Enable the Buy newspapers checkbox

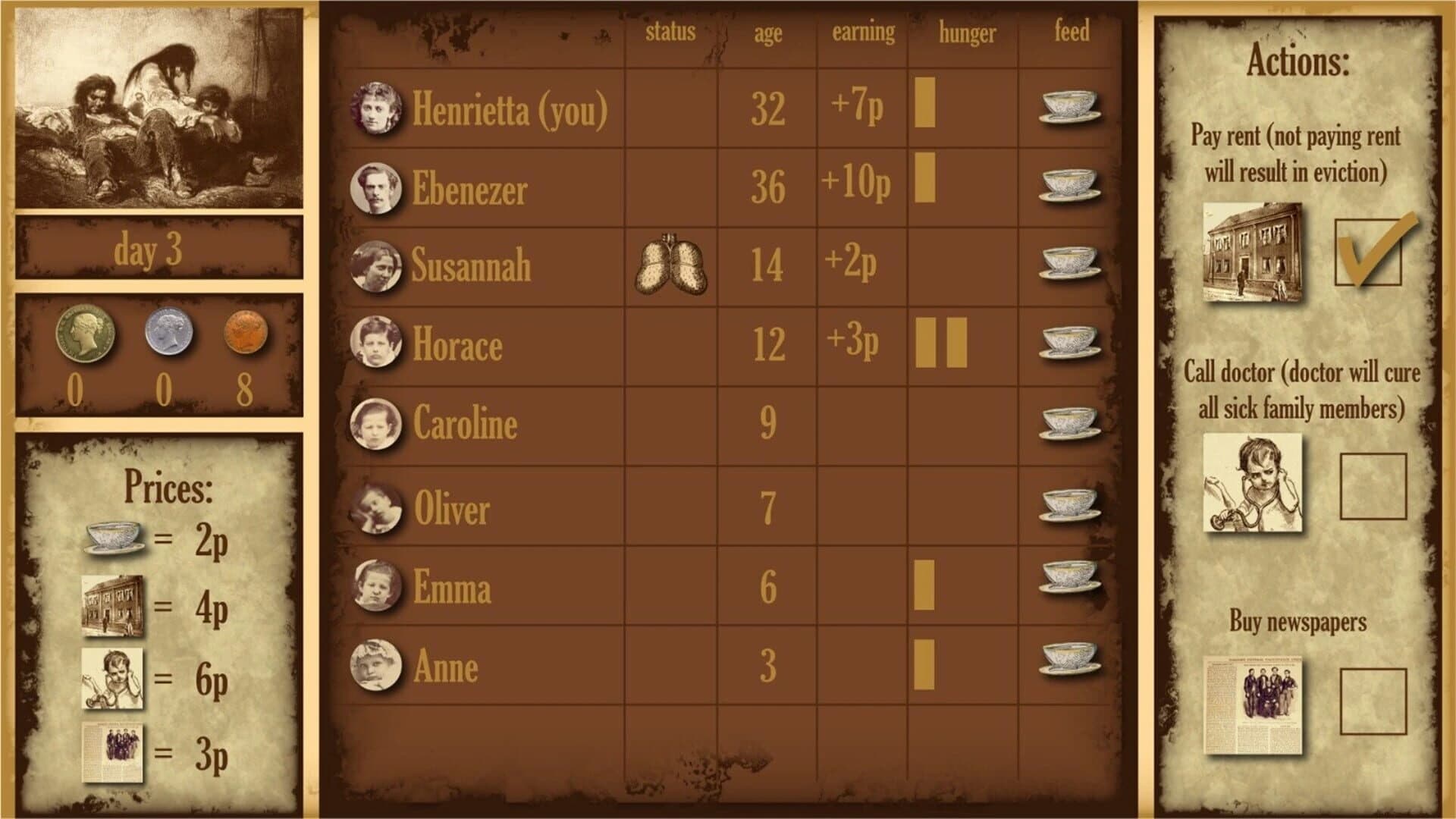tap(1373, 701)
